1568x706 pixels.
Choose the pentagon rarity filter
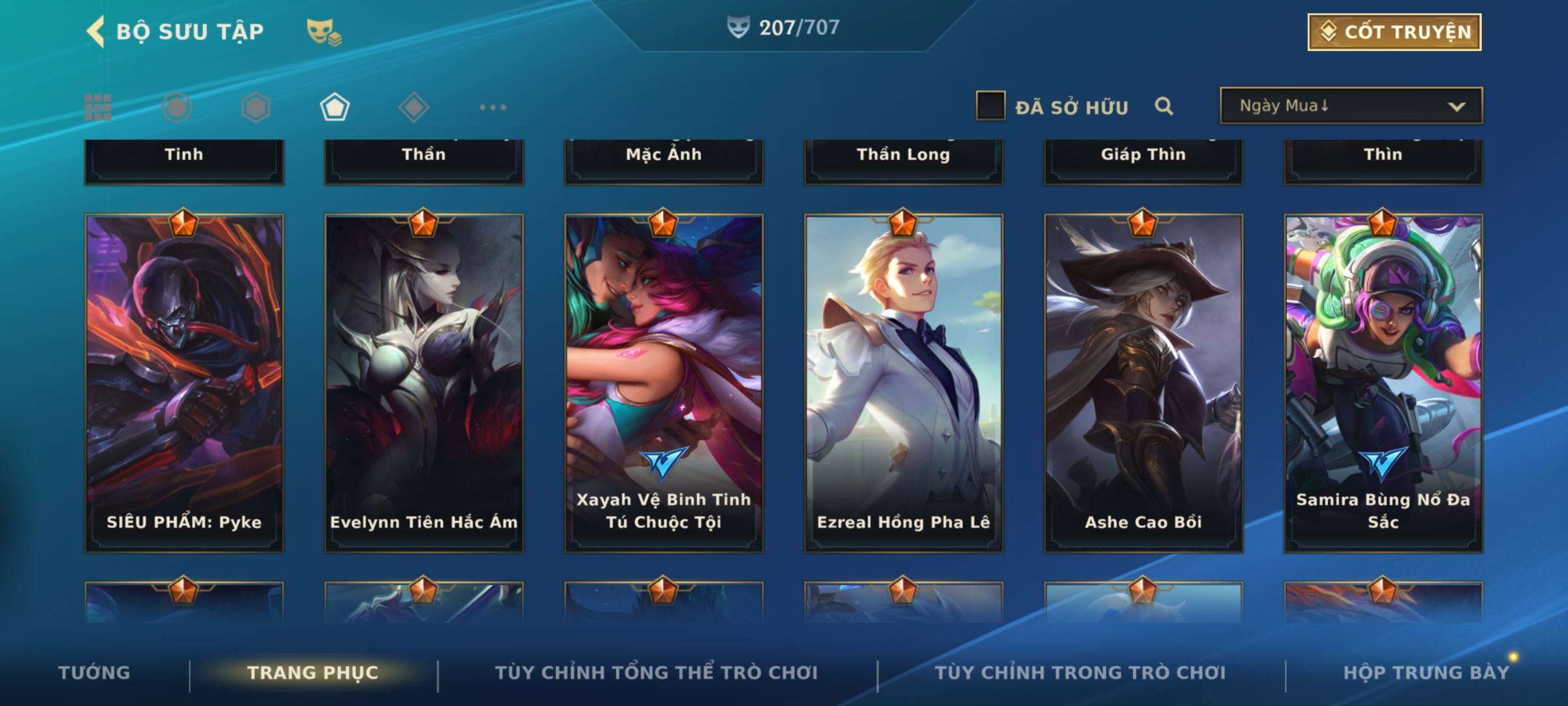coord(335,107)
